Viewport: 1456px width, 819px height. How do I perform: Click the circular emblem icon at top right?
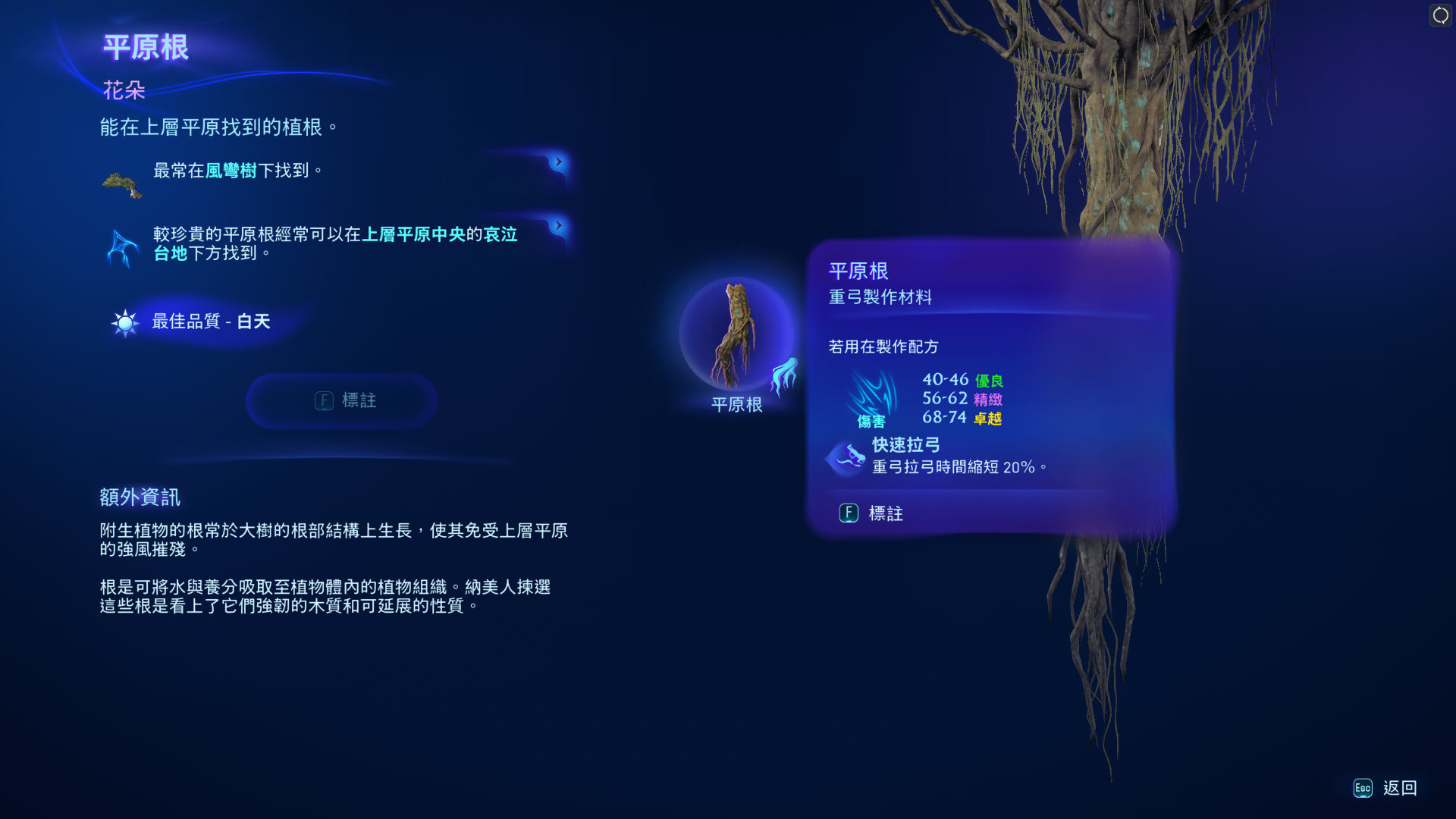pos(1439,14)
